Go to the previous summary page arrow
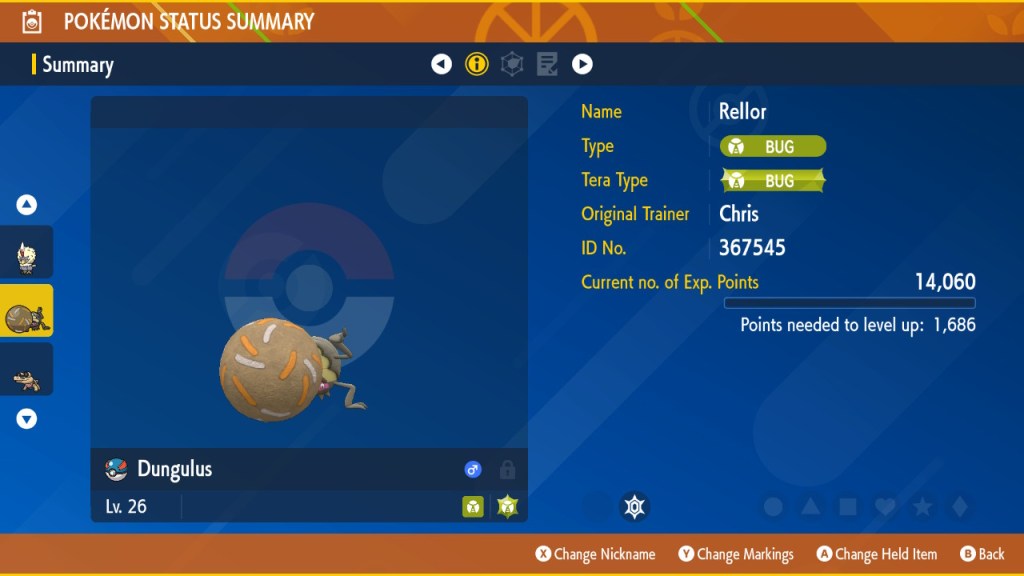 [x=441, y=65]
